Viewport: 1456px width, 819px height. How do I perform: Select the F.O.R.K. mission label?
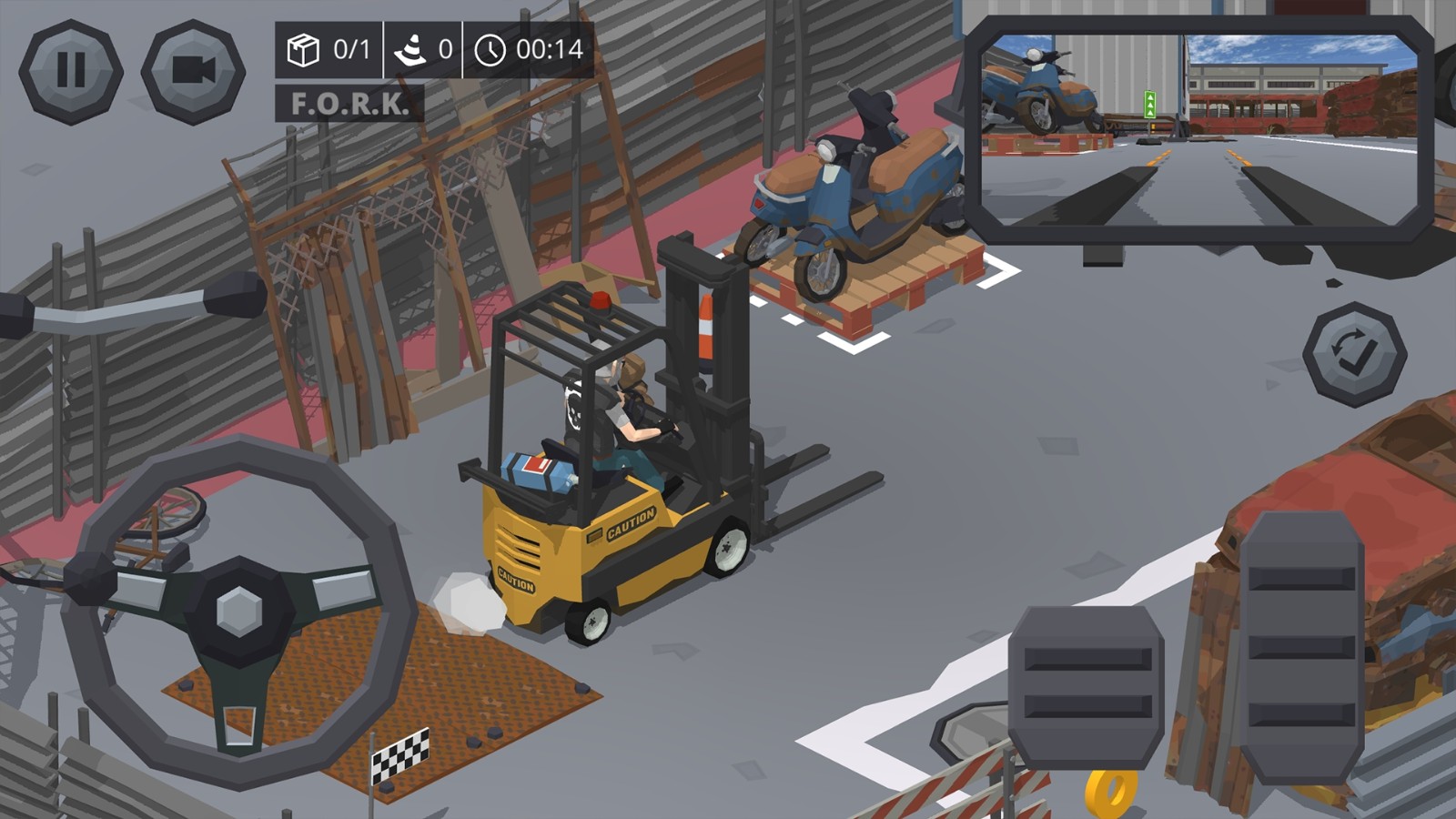coord(350,105)
